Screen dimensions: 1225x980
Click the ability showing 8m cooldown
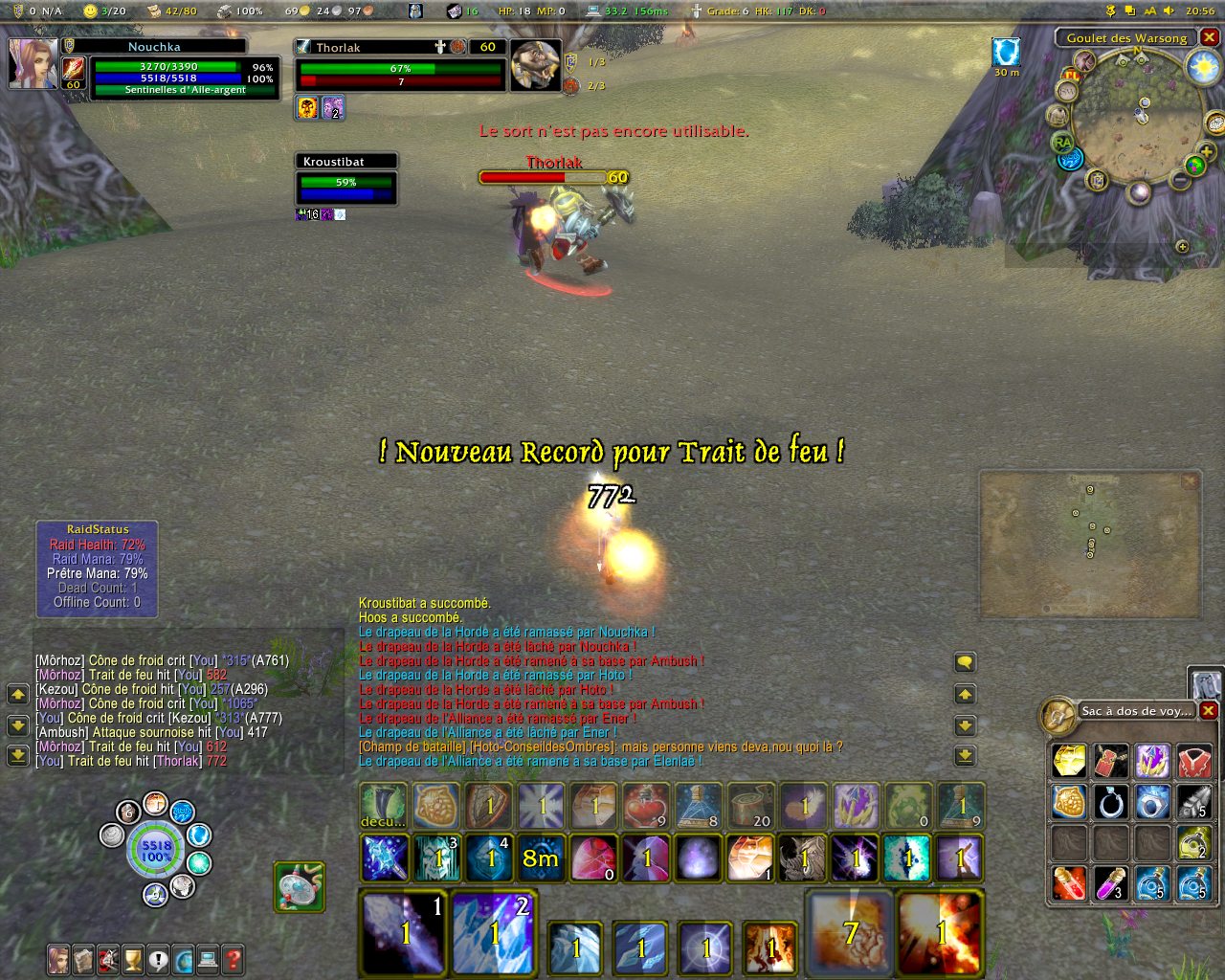tap(541, 857)
